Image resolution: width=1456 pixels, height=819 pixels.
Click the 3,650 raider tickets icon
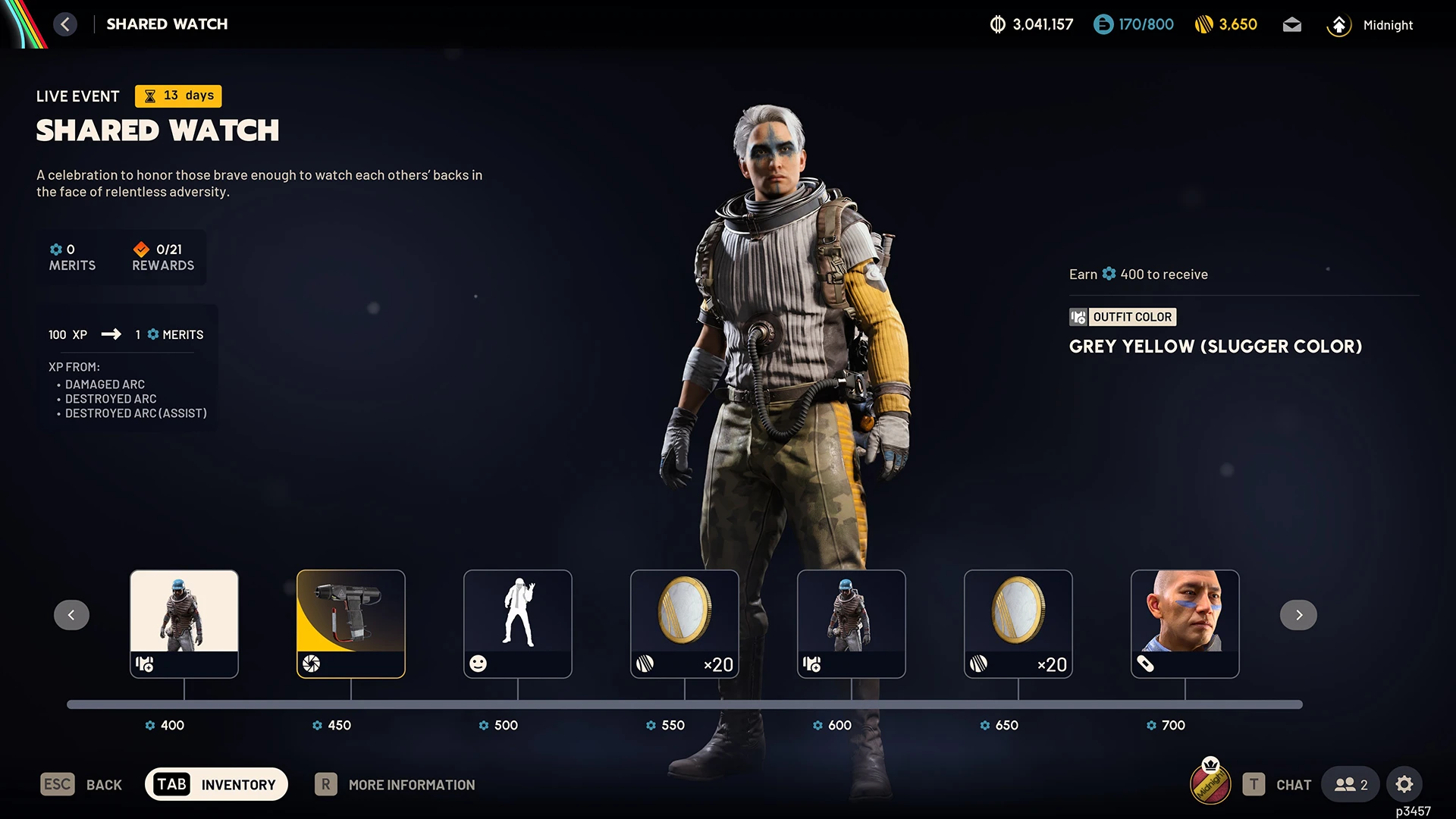[x=1204, y=24]
